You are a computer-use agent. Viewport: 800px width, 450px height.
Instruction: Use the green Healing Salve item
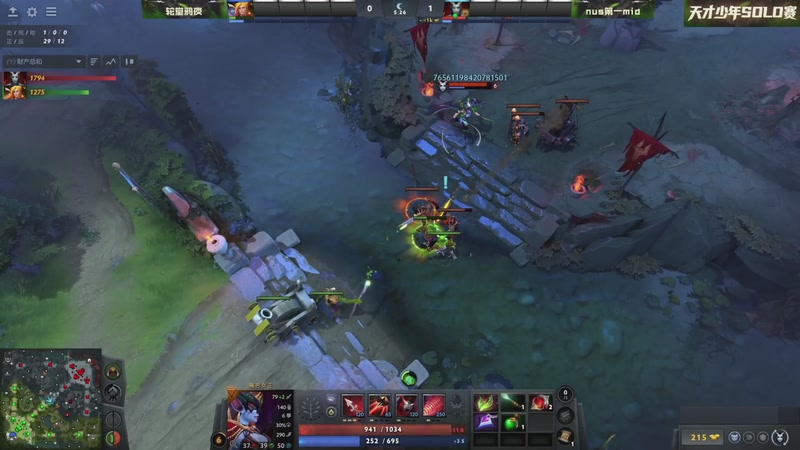(513, 423)
